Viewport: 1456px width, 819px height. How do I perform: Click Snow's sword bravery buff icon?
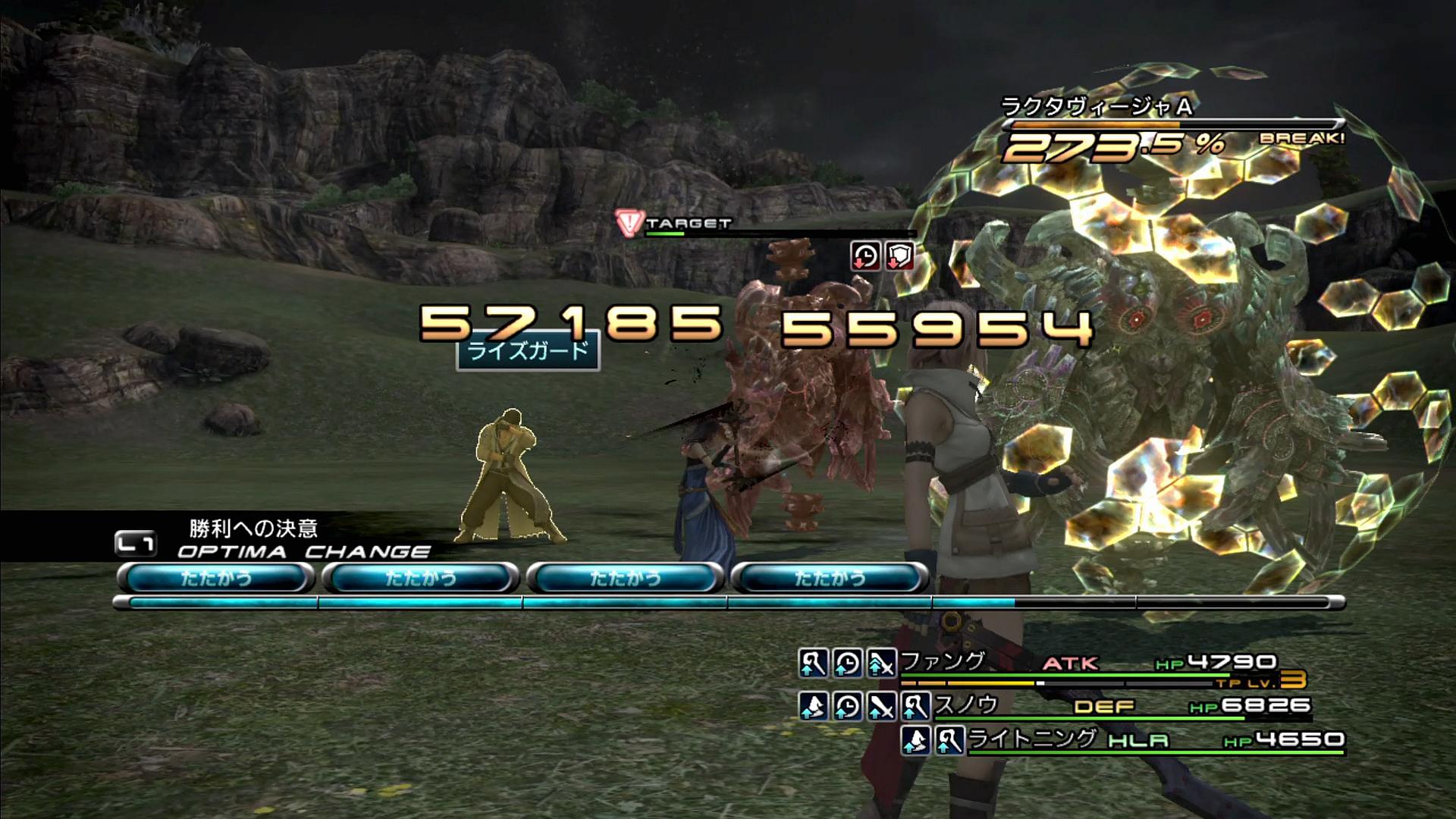pyautogui.click(x=881, y=707)
